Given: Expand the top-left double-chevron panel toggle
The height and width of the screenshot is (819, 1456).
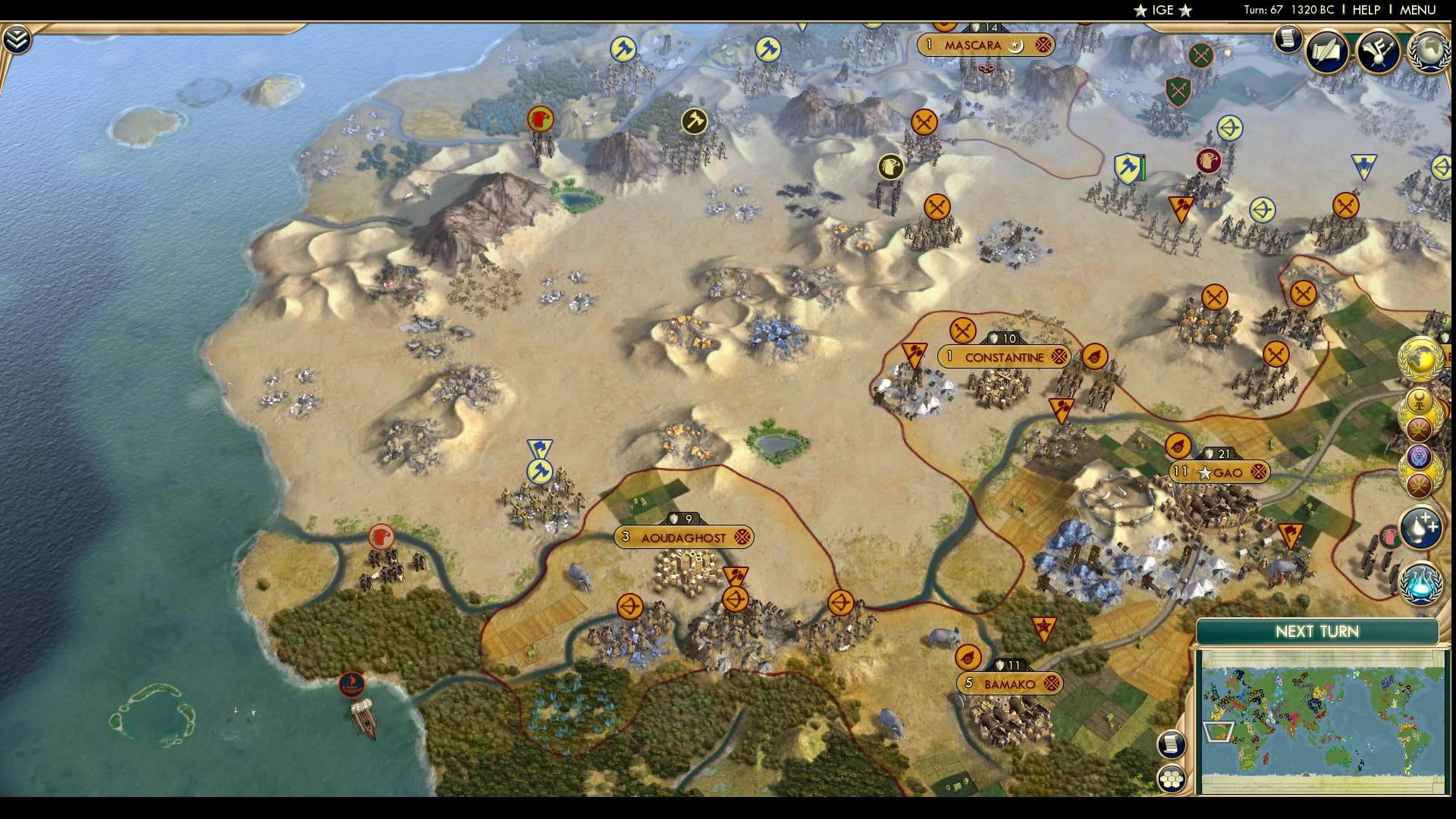Looking at the screenshot, I should (x=16, y=39).
